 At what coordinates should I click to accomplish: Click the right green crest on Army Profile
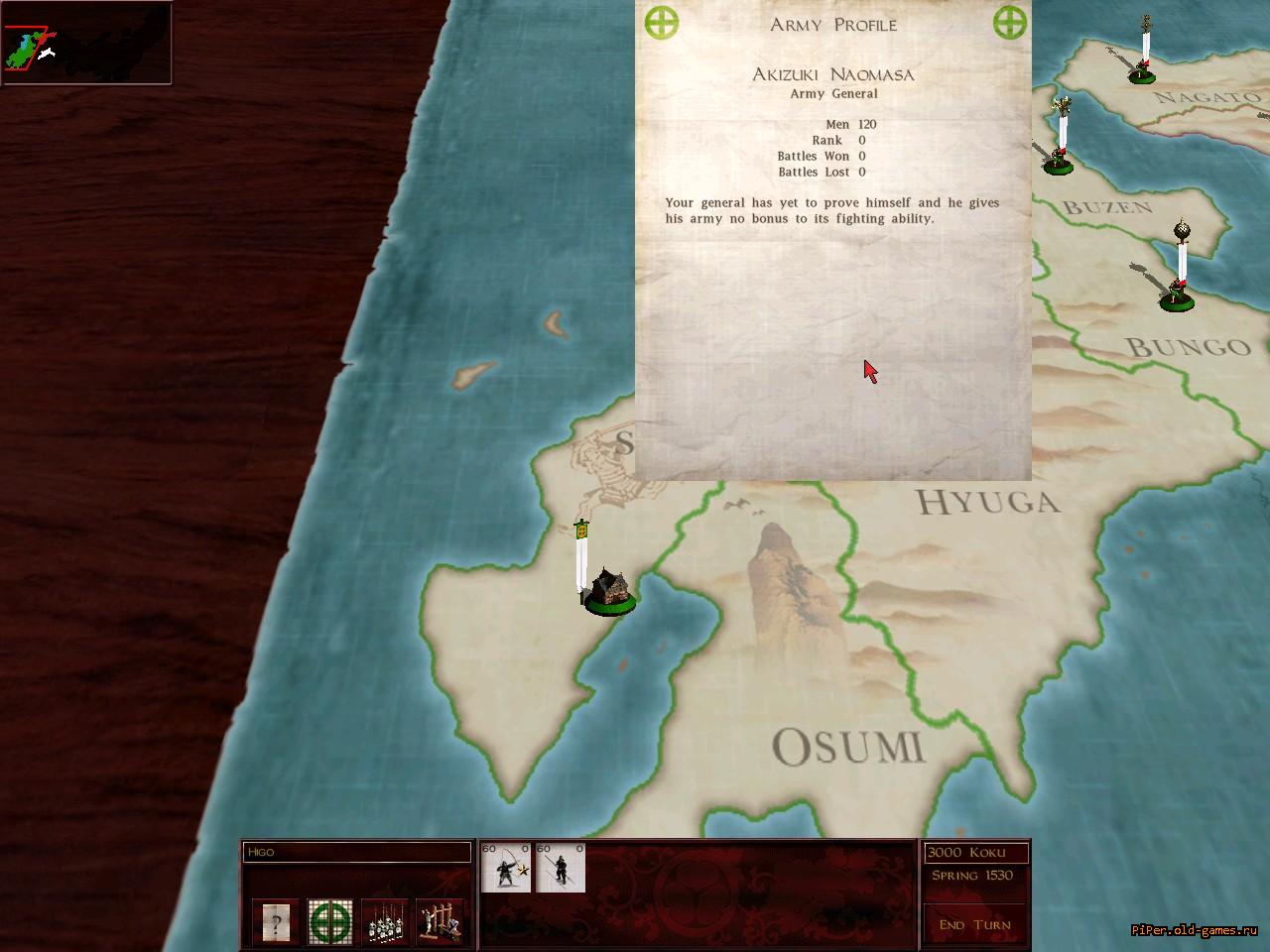[1009, 22]
